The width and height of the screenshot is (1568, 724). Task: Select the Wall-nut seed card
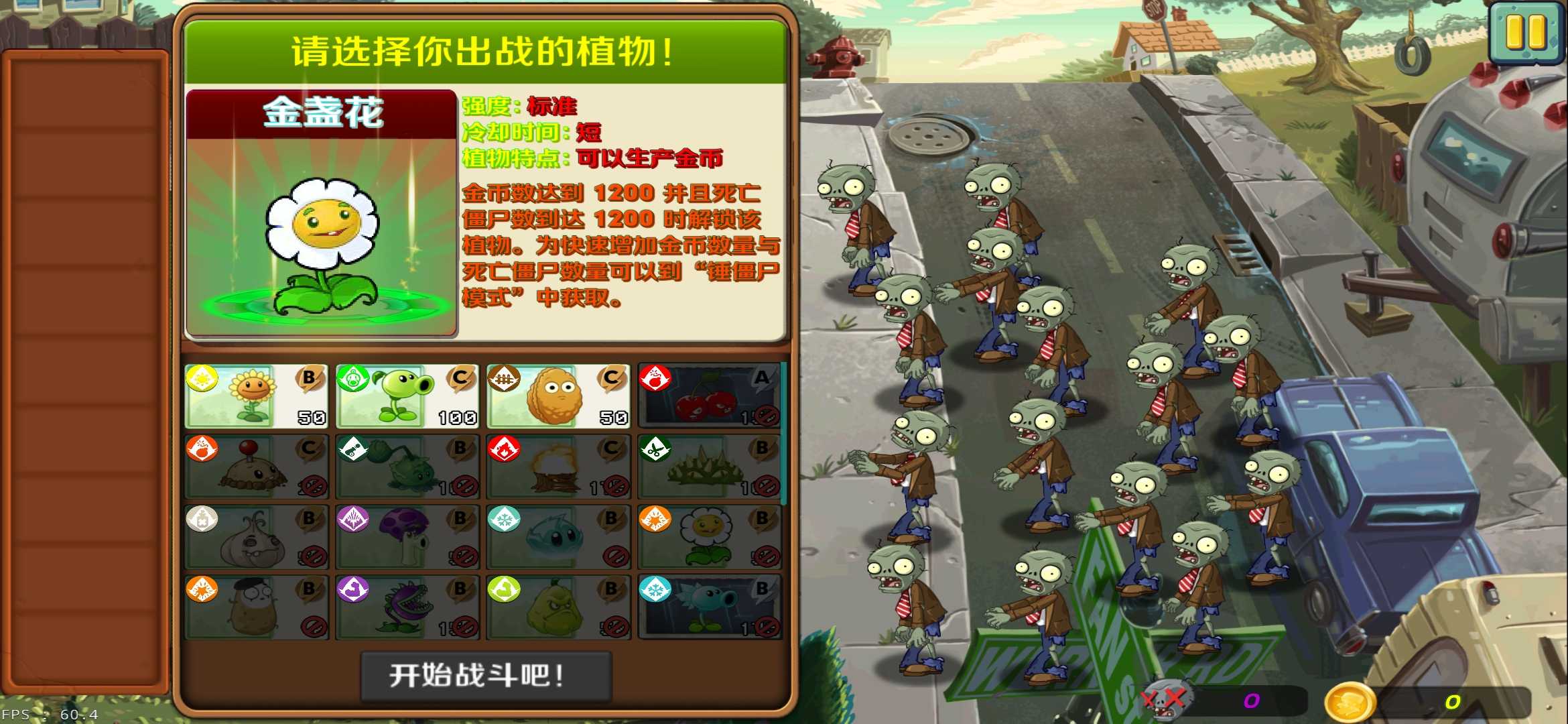[556, 396]
